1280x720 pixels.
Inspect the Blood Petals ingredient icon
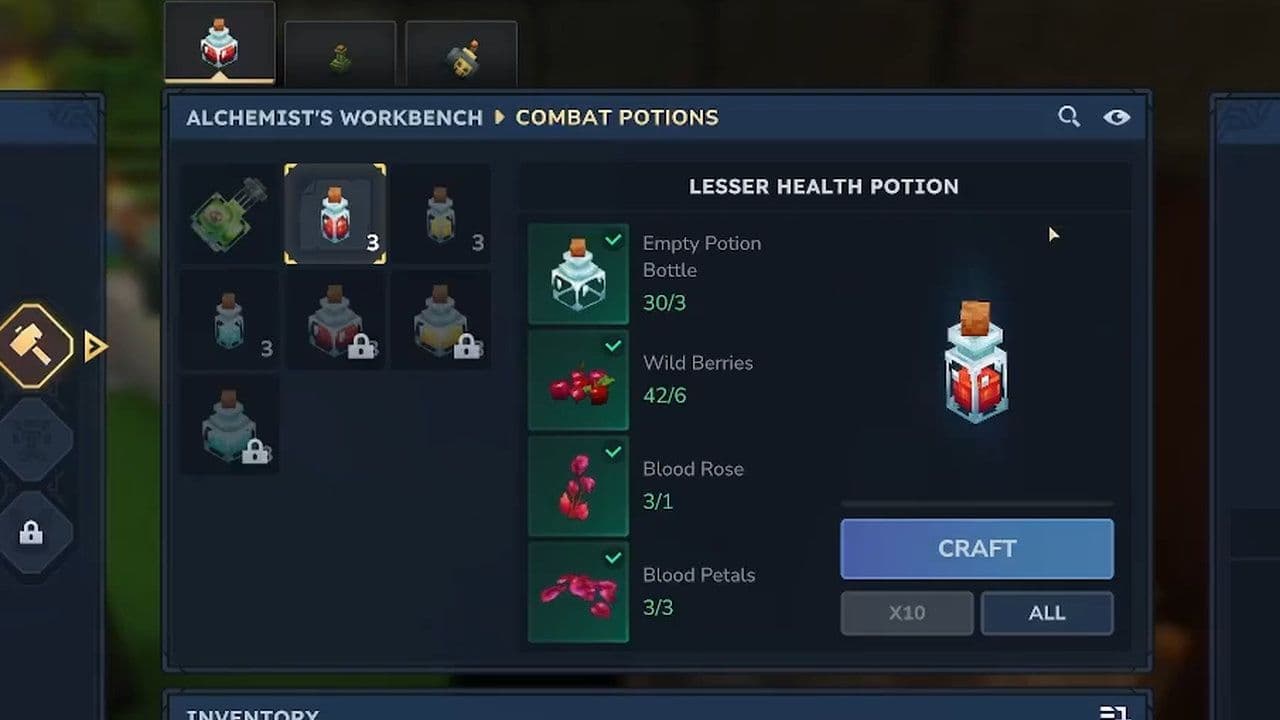(x=578, y=592)
